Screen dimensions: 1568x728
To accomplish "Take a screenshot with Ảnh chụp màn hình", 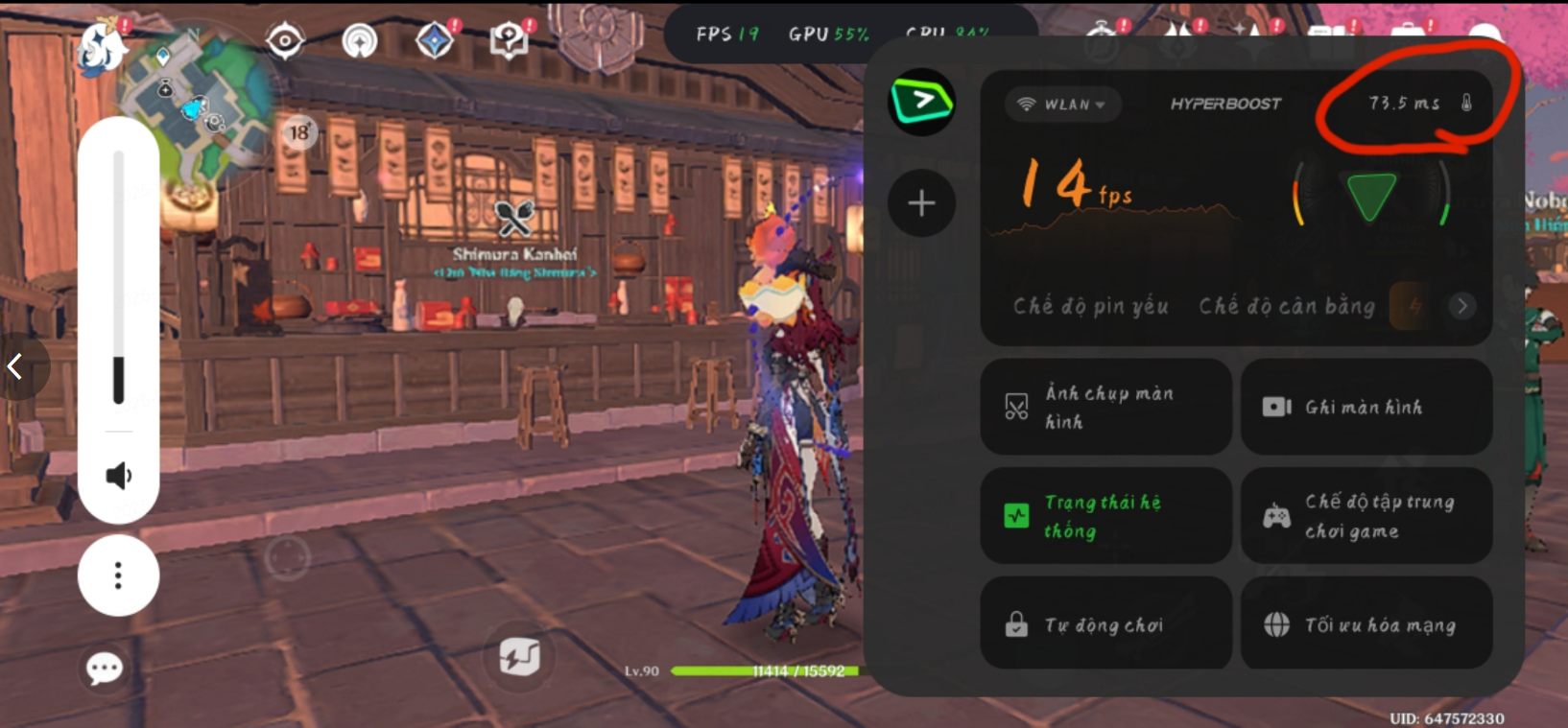I will 1105,407.
